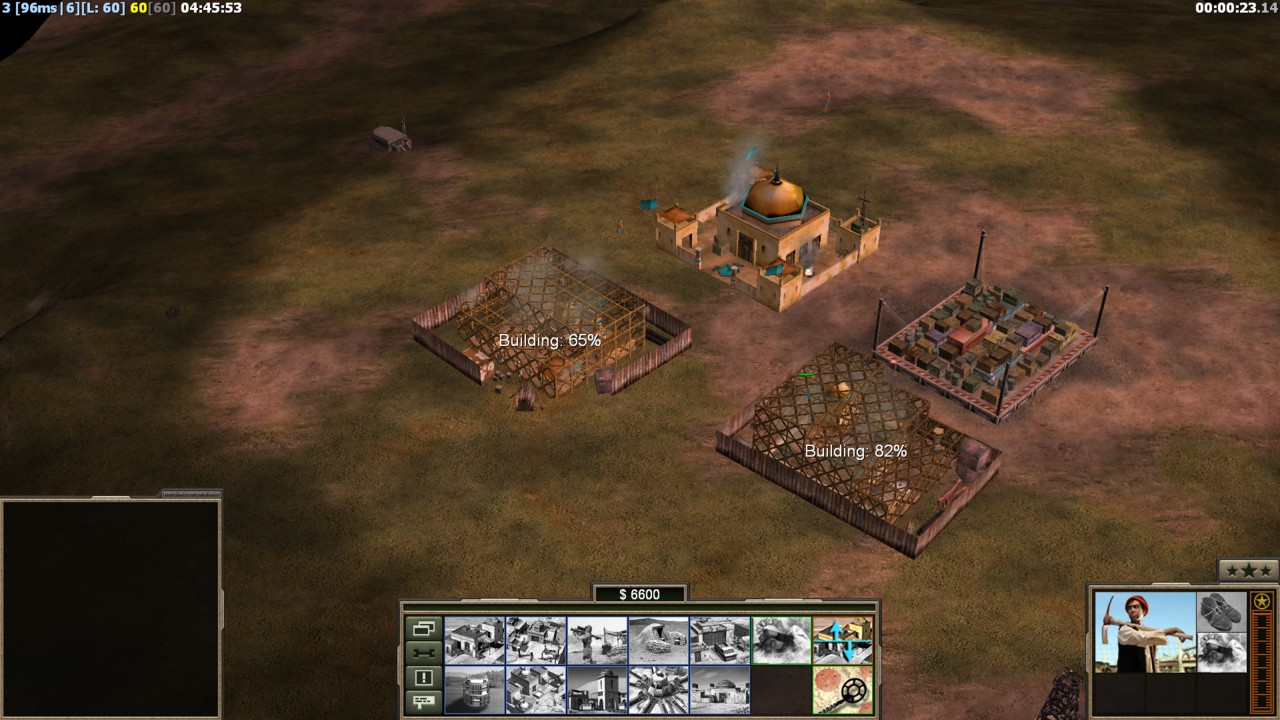1280x720 pixels.
Task: Toggle the blue up-down arrows building icon
Action: [842, 640]
